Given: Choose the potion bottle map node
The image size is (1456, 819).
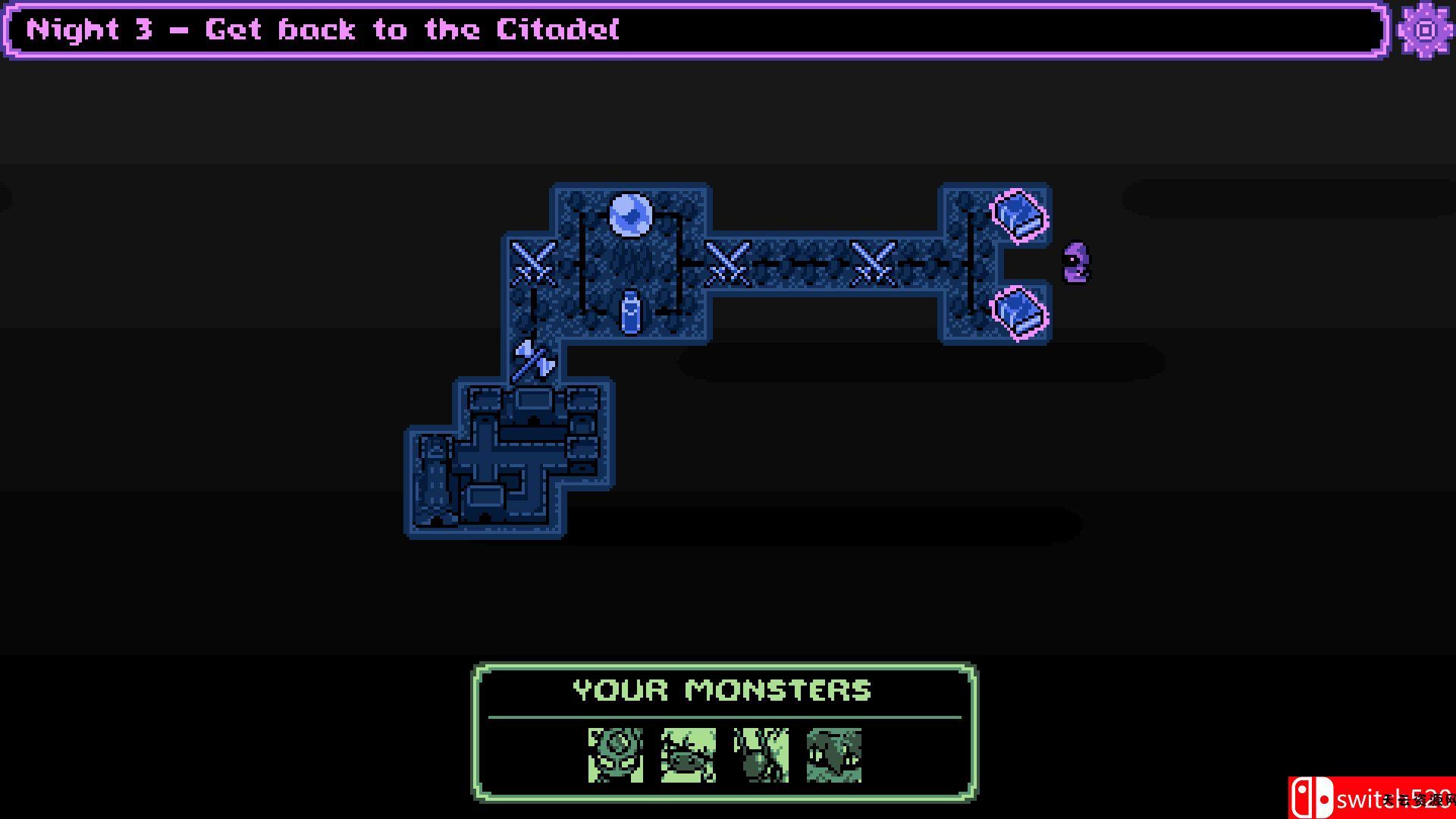Looking at the screenshot, I should pyautogui.click(x=630, y=312).
